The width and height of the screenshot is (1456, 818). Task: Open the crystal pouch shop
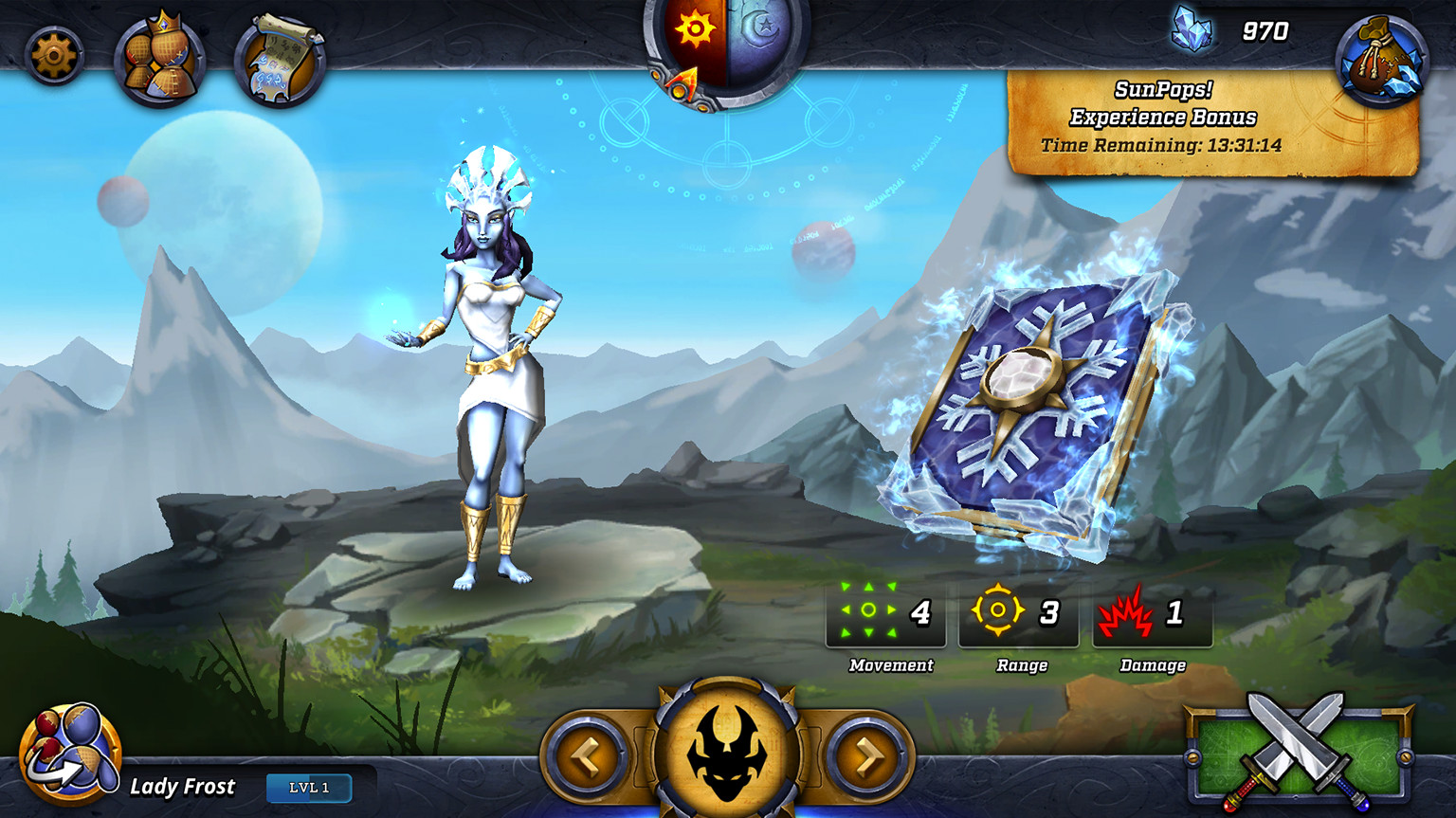[x=1381, y=59]
